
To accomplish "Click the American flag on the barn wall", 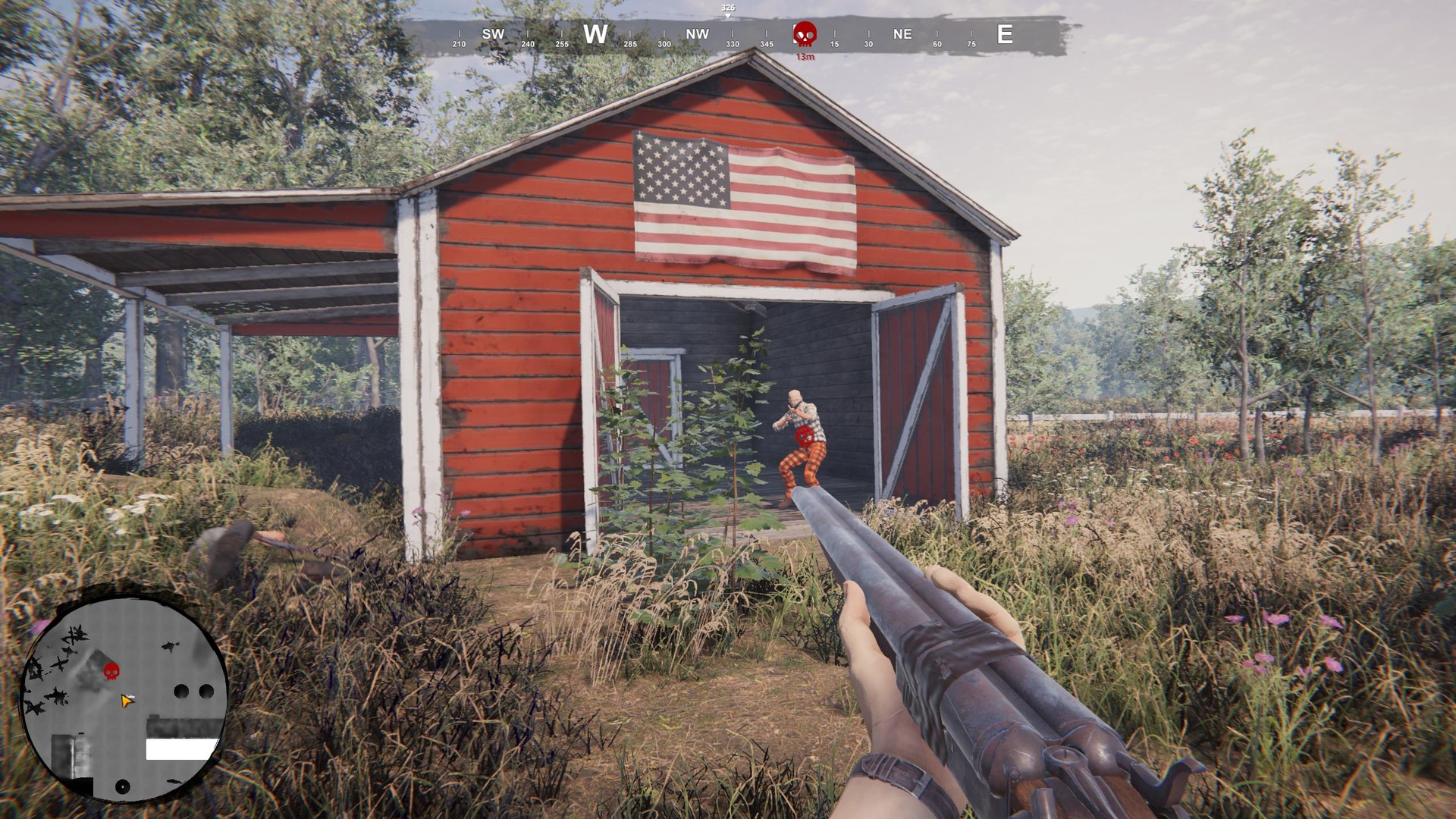I will point(745,199).
